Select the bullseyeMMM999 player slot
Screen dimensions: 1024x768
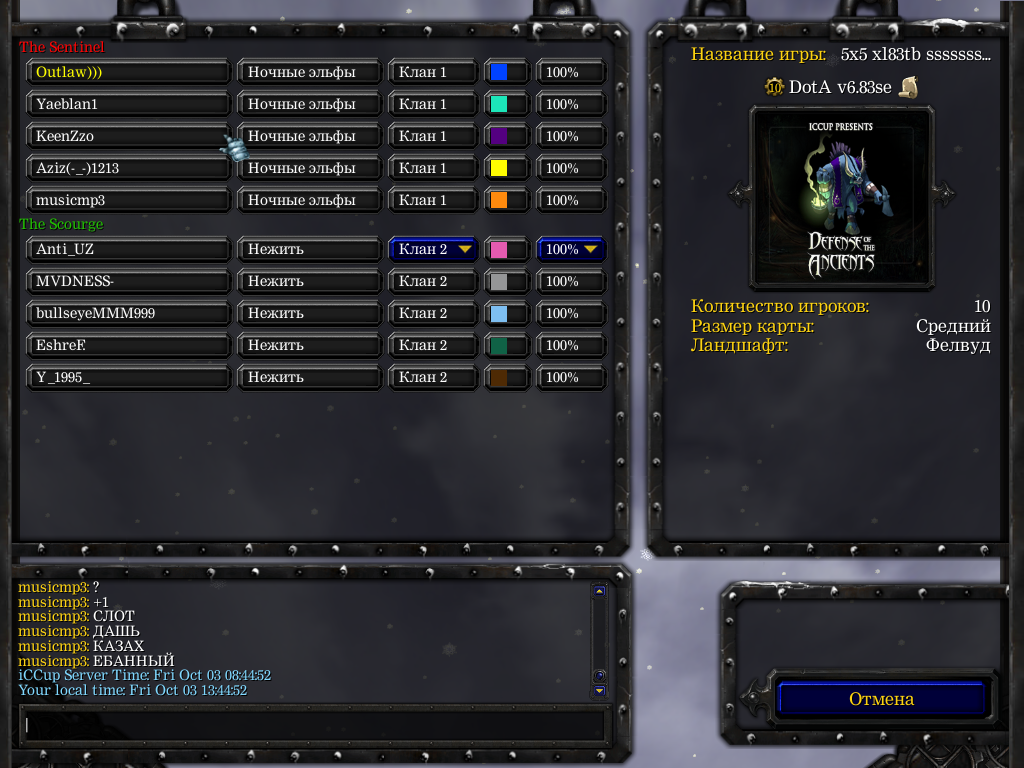(129, 313)
